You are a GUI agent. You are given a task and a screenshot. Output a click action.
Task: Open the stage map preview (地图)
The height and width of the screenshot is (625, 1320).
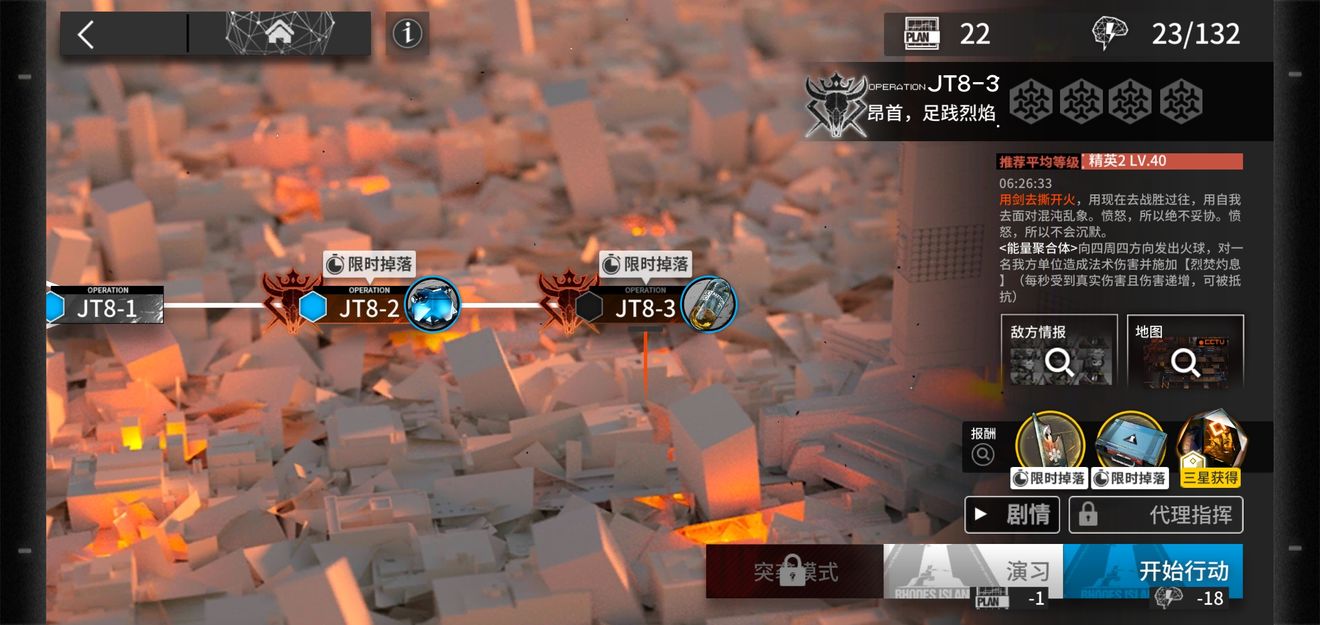click(1185, 352)
